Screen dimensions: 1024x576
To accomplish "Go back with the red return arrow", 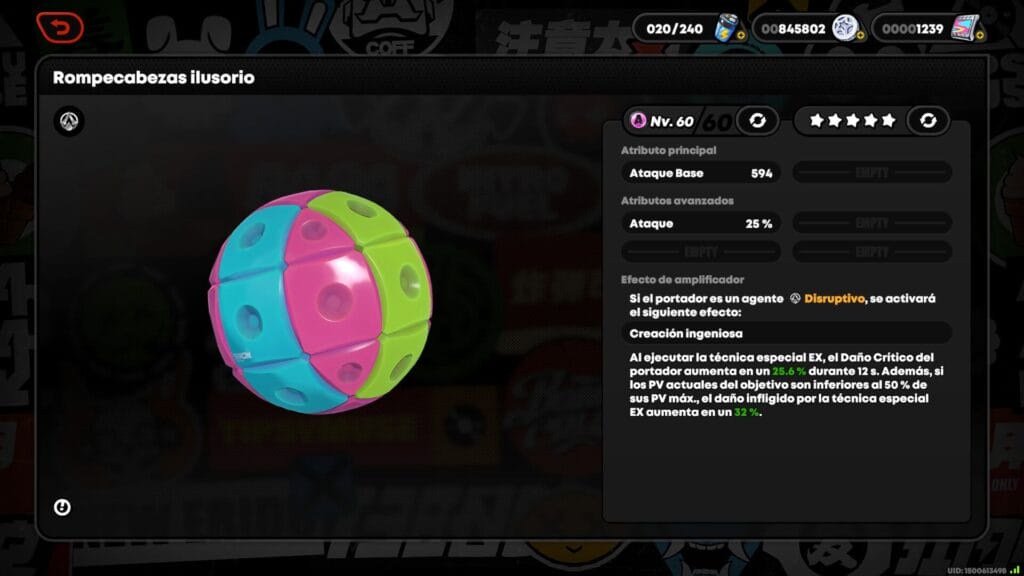I will point(59,28).
